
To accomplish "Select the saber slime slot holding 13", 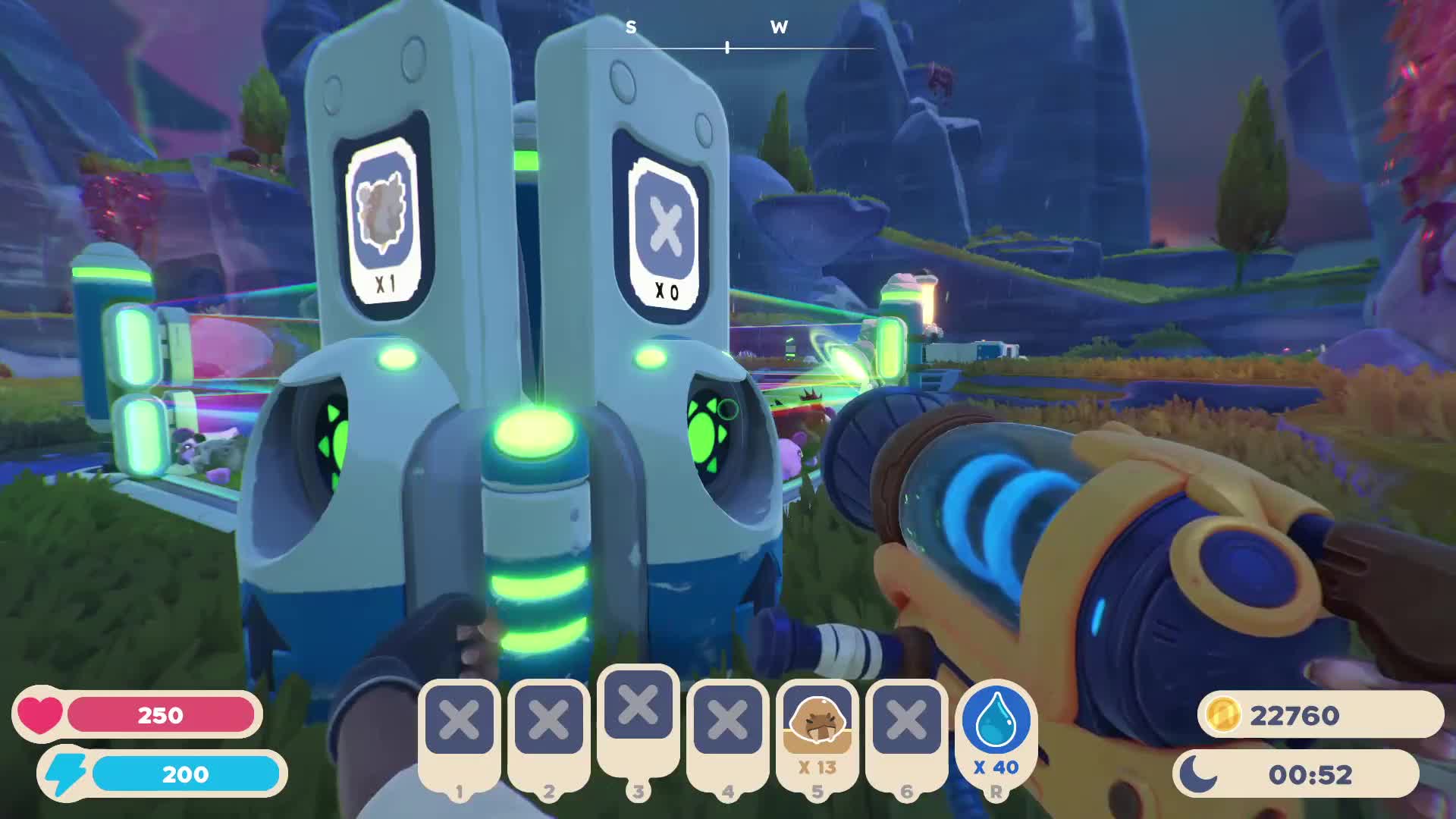I will 817,730.
